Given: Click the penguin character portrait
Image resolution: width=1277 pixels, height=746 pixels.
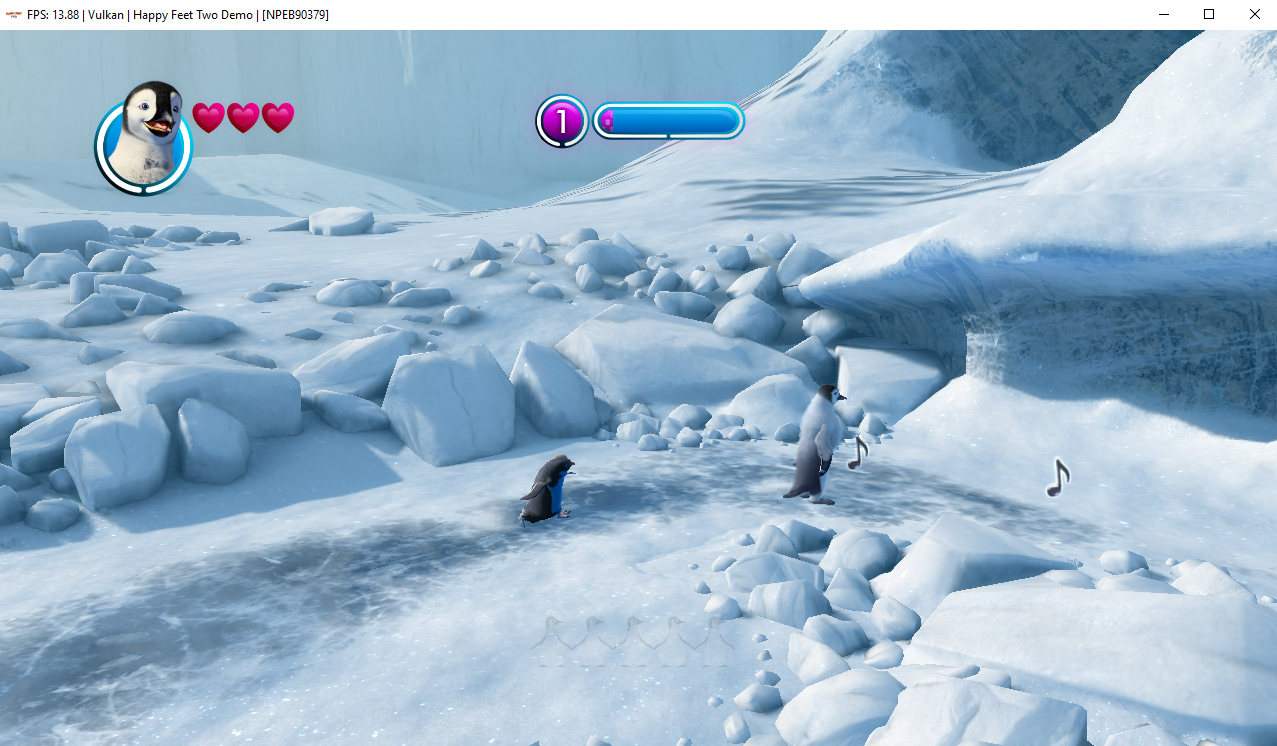Looking at the screenshot, I should click(144, 138).
